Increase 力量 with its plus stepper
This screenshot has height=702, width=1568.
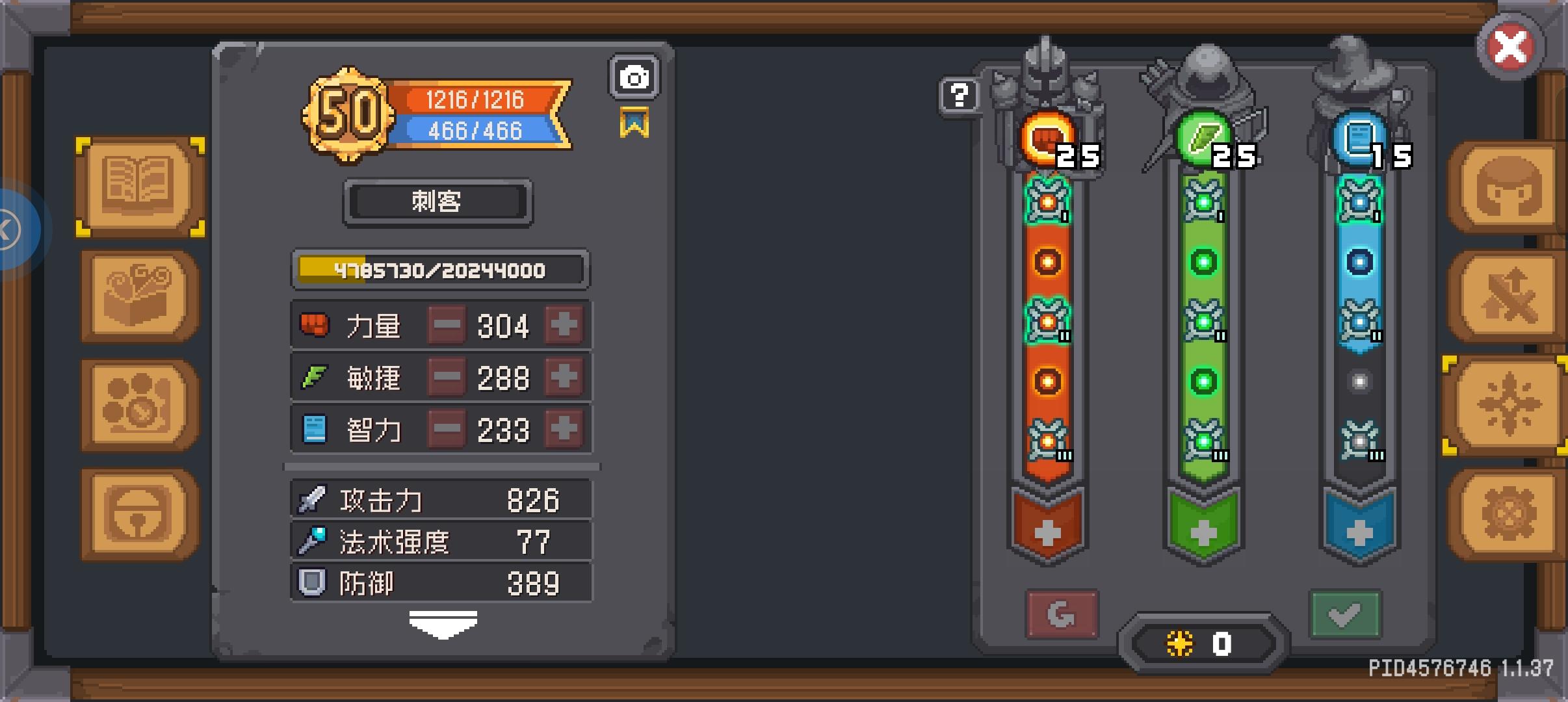pos(563,325)
